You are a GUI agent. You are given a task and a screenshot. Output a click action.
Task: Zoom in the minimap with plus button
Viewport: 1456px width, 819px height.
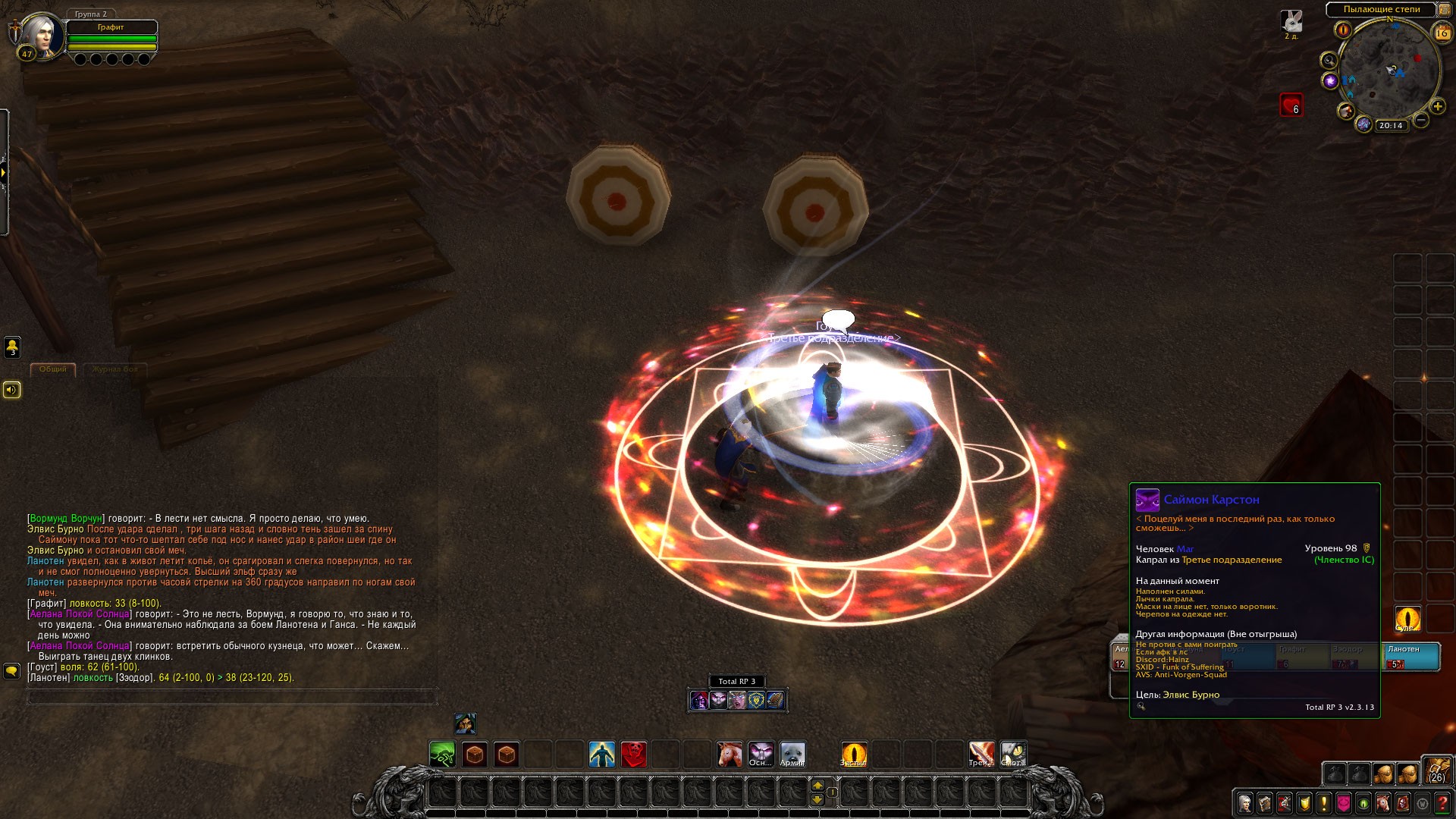pos(1437,107)
